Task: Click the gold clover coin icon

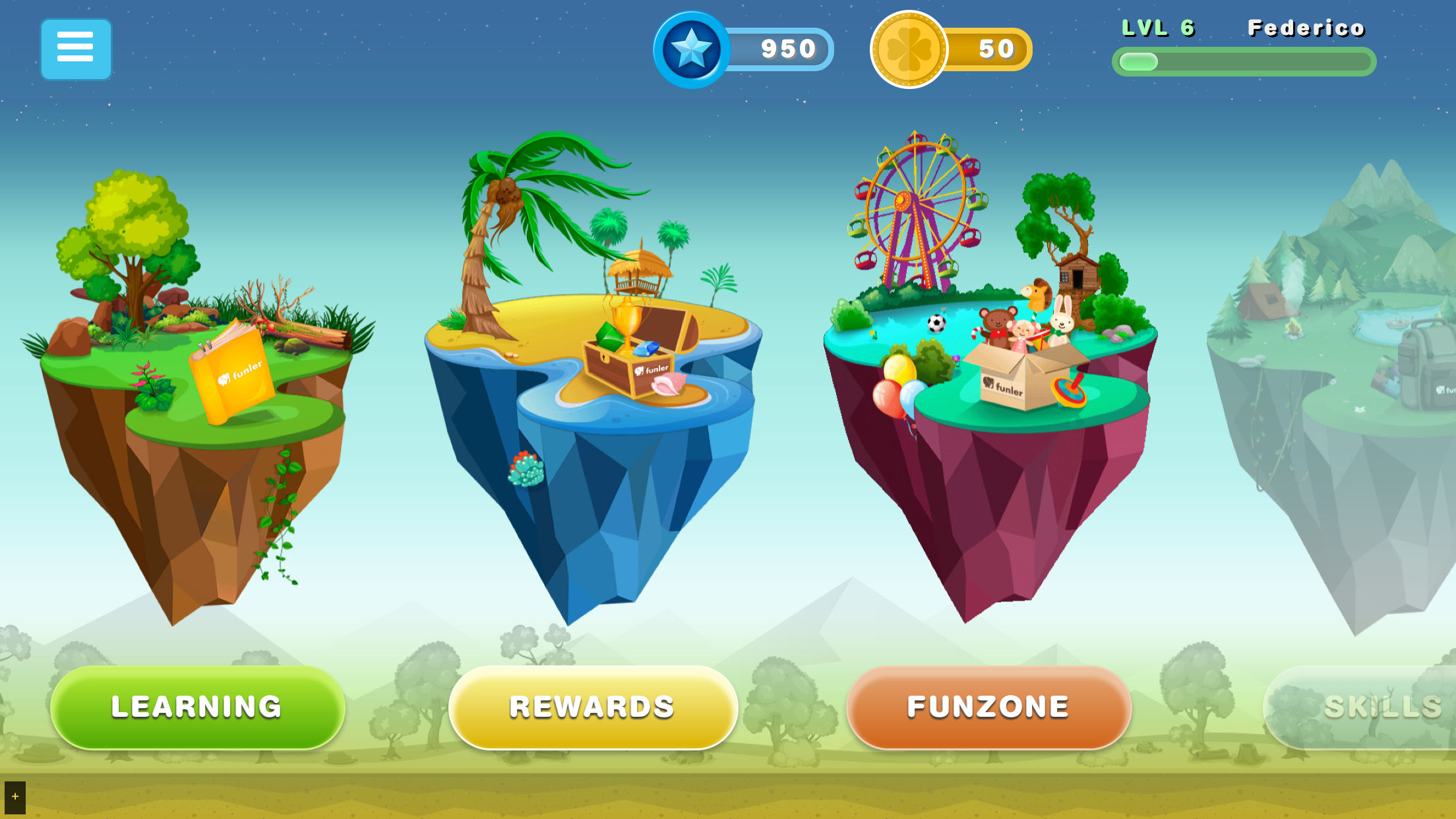Action: pos(909,49)
